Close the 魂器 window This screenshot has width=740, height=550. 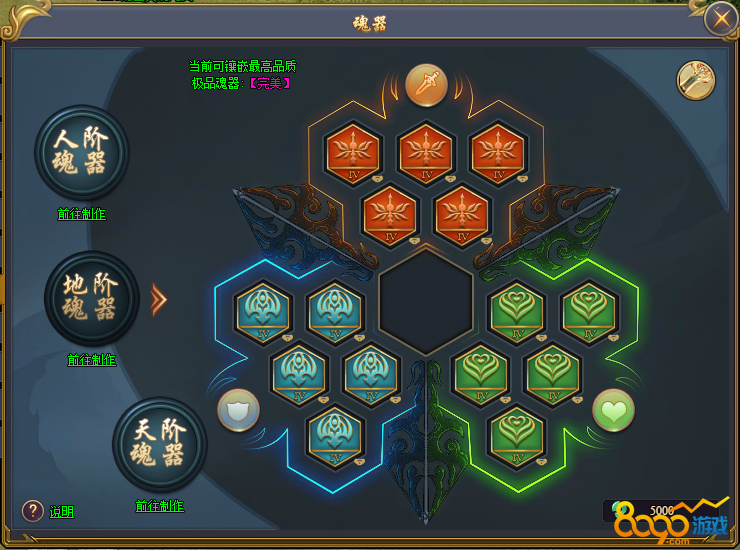(x=720, y=19)
